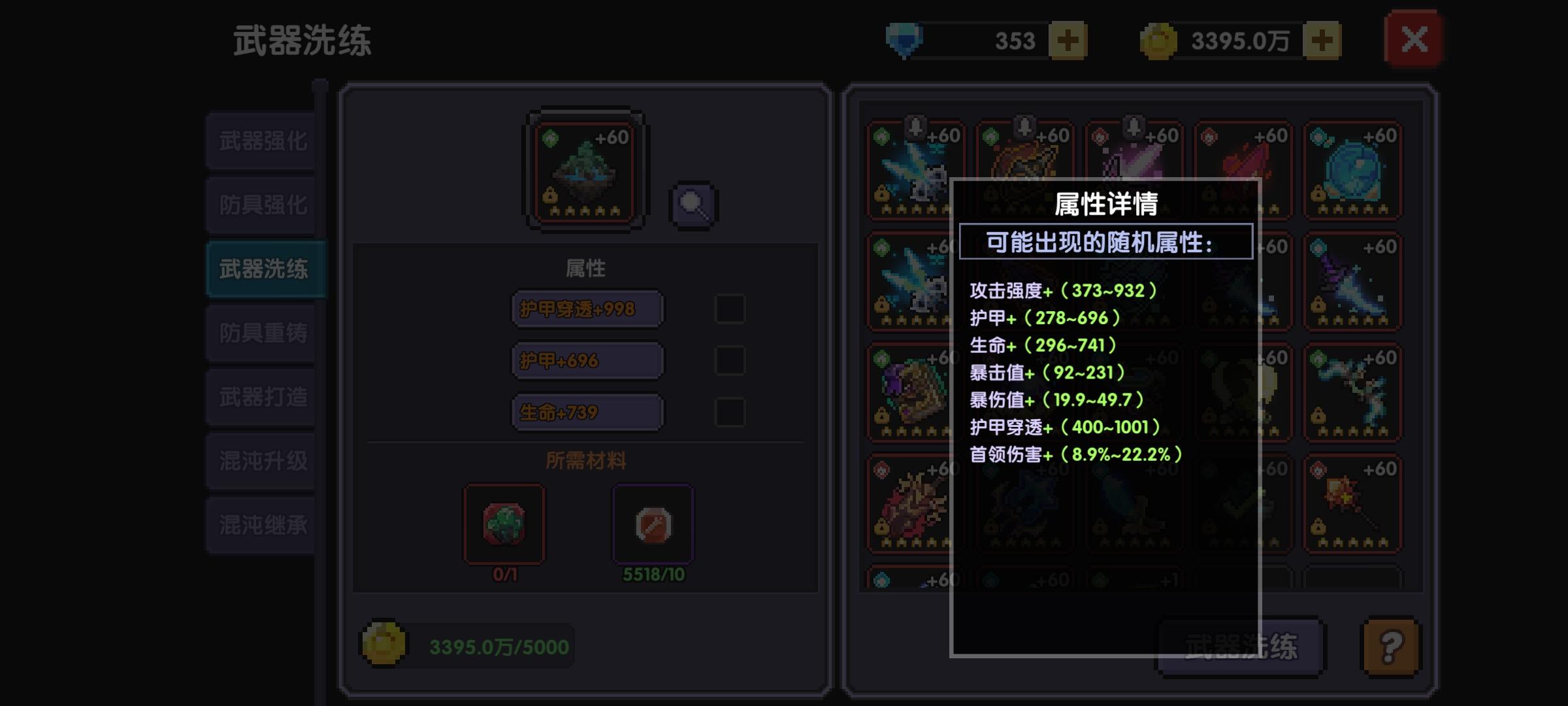Click the bell icon on the first weapon card
The image size is (1568, 706).
[917, 126]
